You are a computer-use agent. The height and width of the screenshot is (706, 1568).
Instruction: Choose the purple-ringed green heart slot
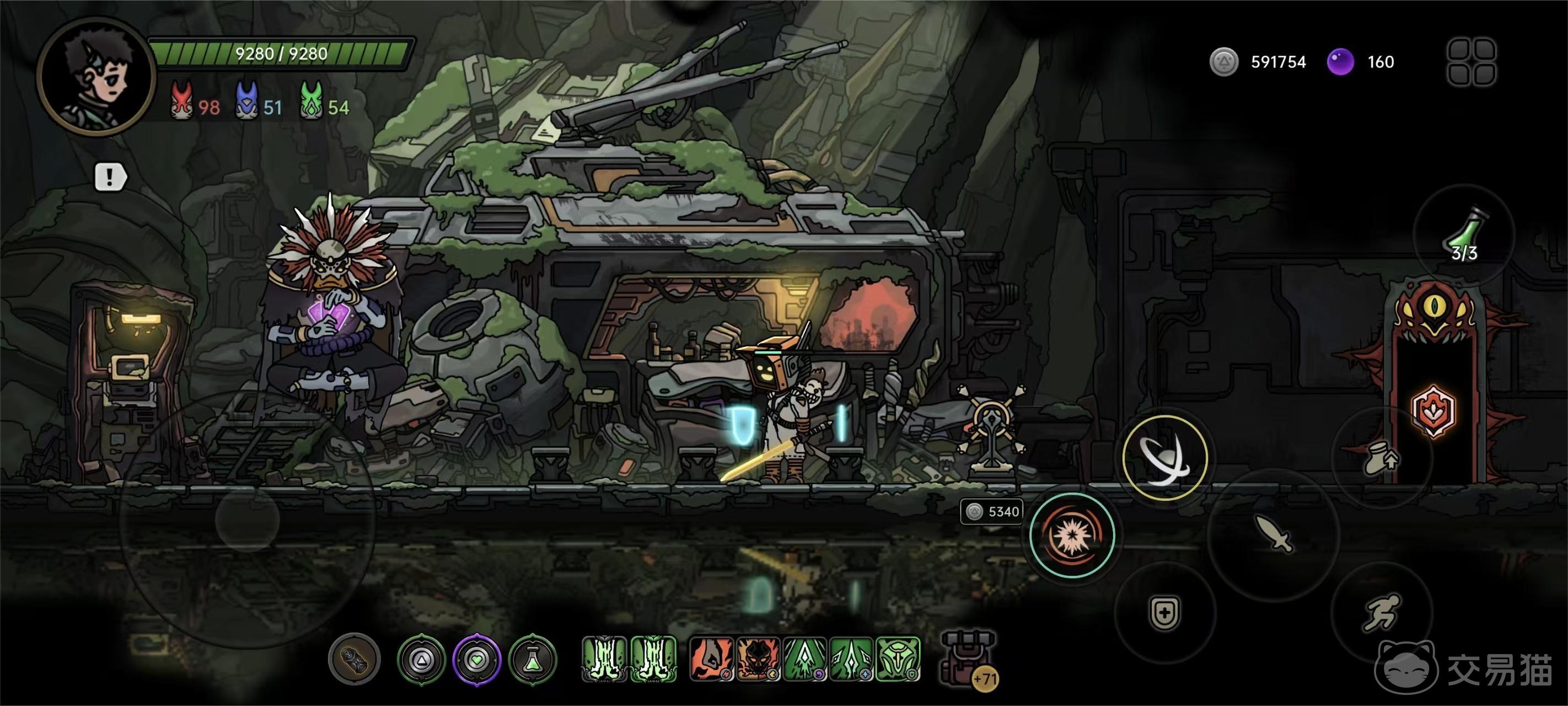point(477,659)
